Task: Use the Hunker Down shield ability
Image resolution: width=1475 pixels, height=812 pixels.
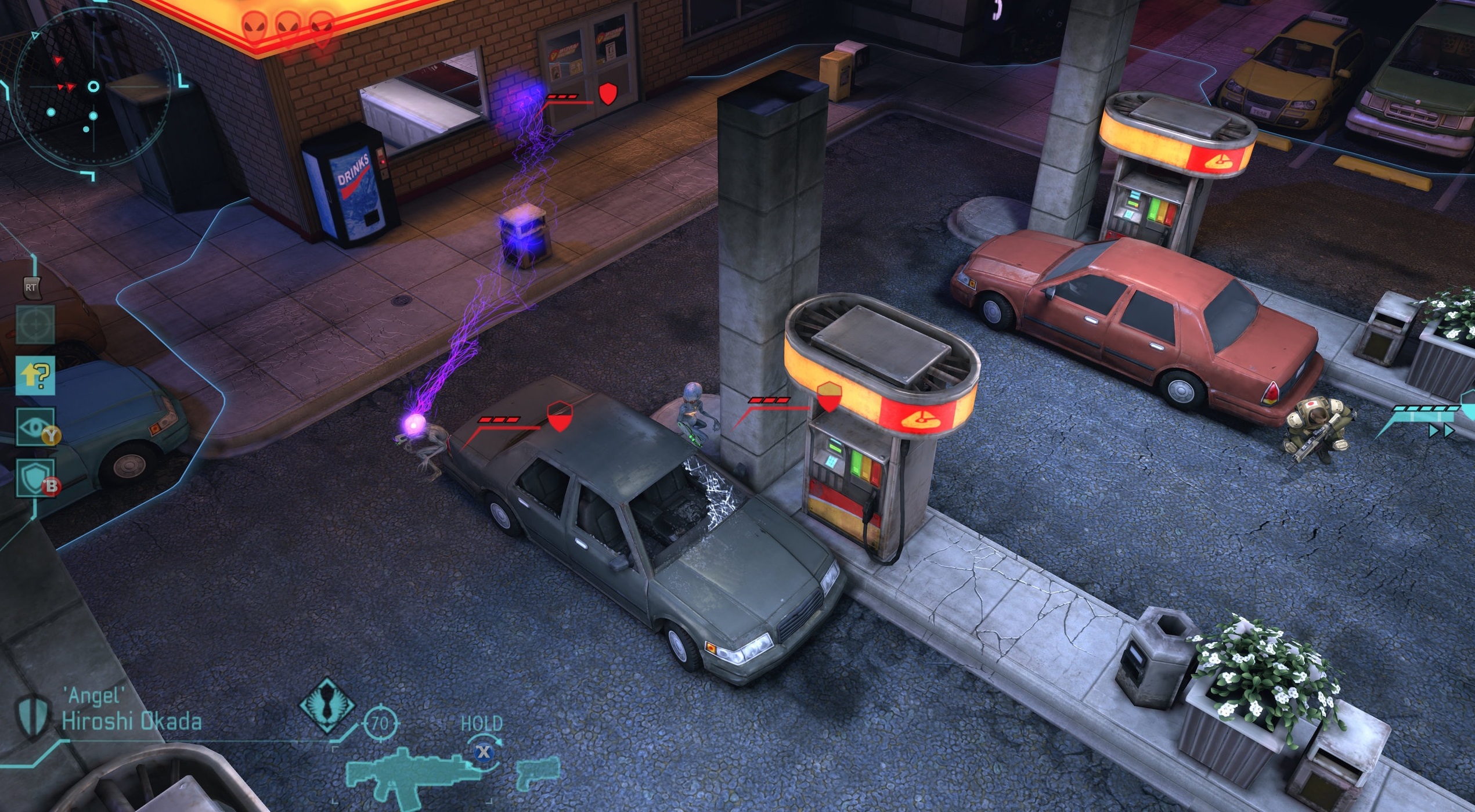Action: 35,478
